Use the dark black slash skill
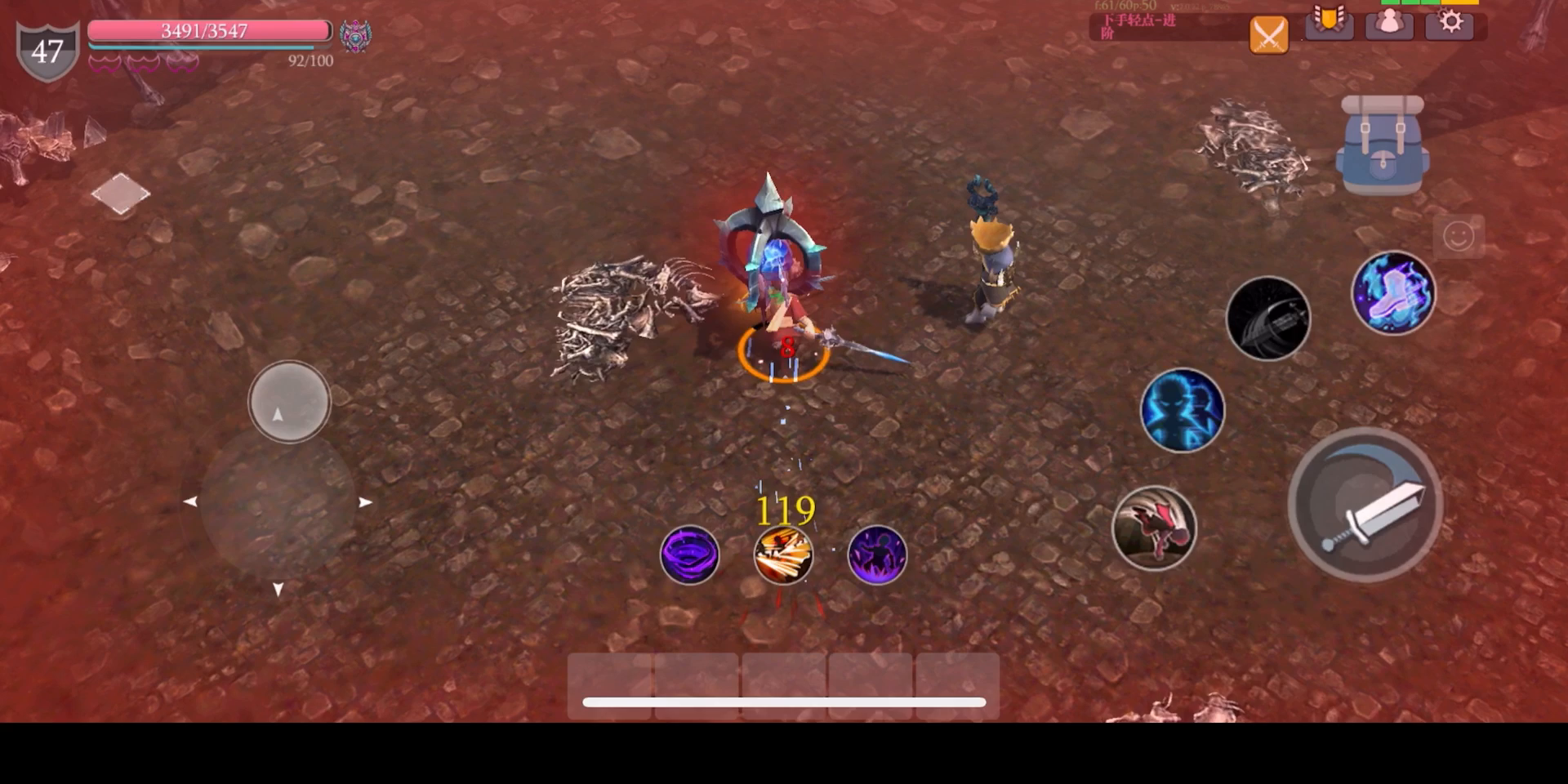1568x784 pixels. click(1267, 318)
